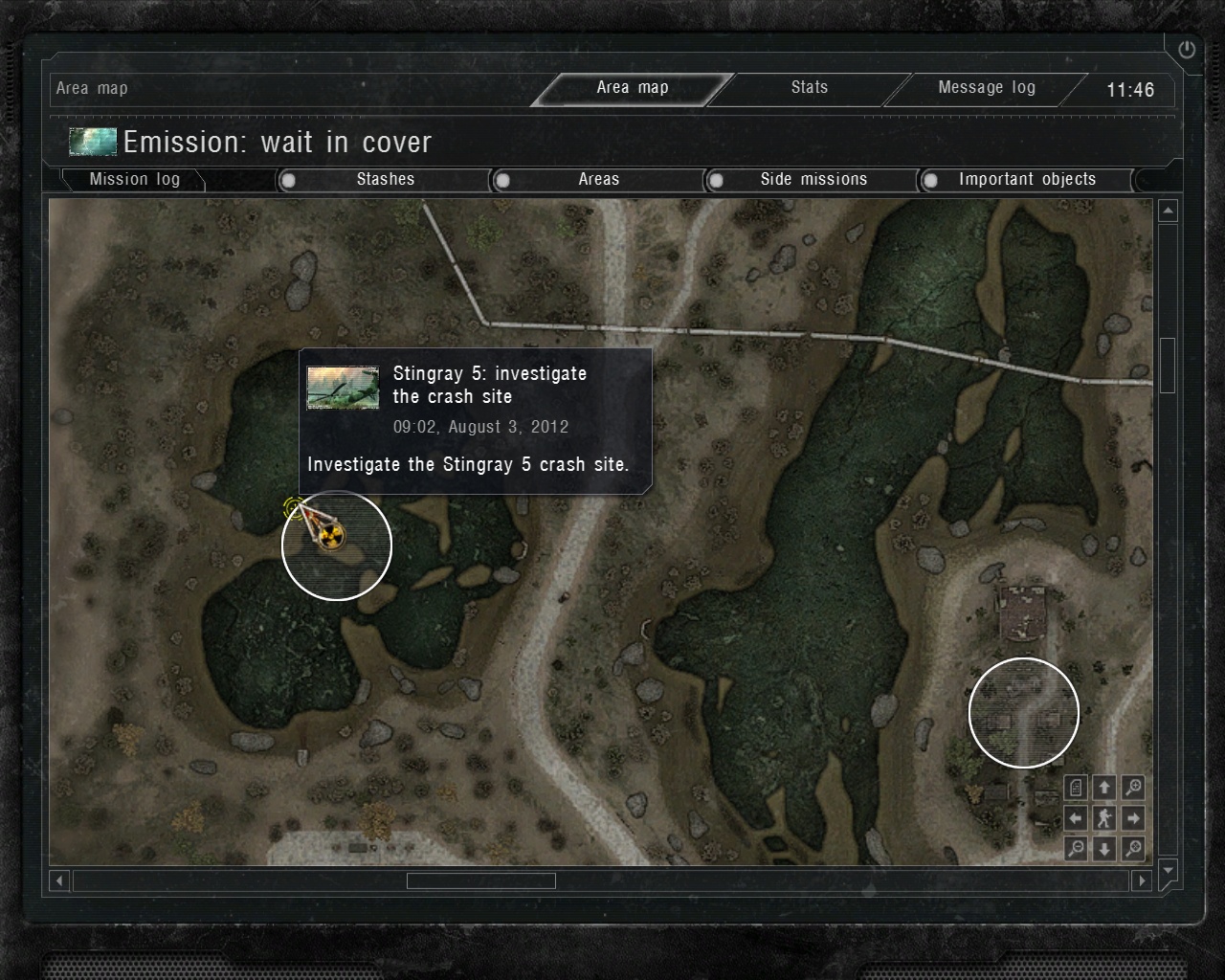Click the map zoom-in magnifier button

[x=1133, y=788]
